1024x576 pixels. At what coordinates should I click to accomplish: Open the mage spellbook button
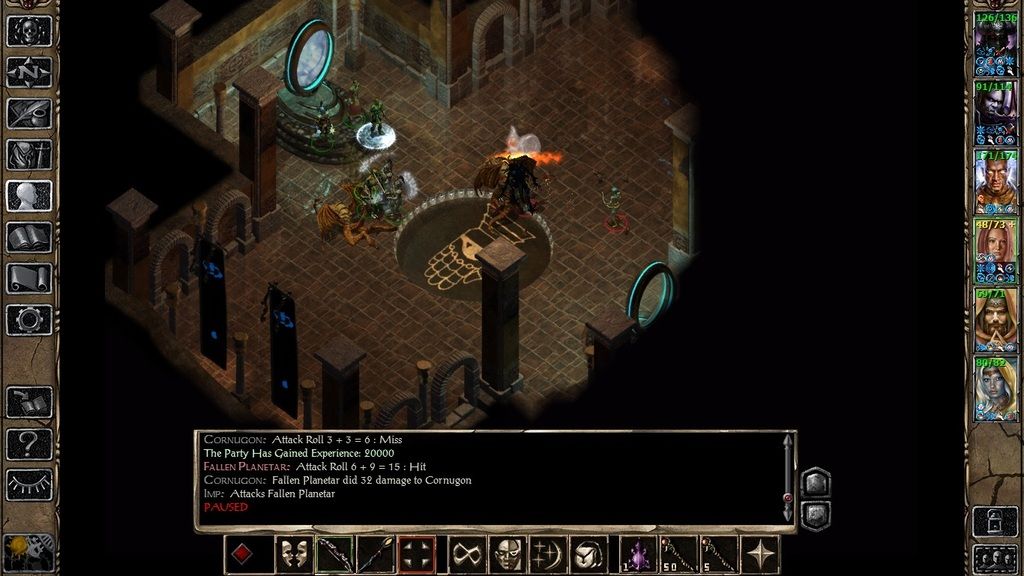(29, 237)
